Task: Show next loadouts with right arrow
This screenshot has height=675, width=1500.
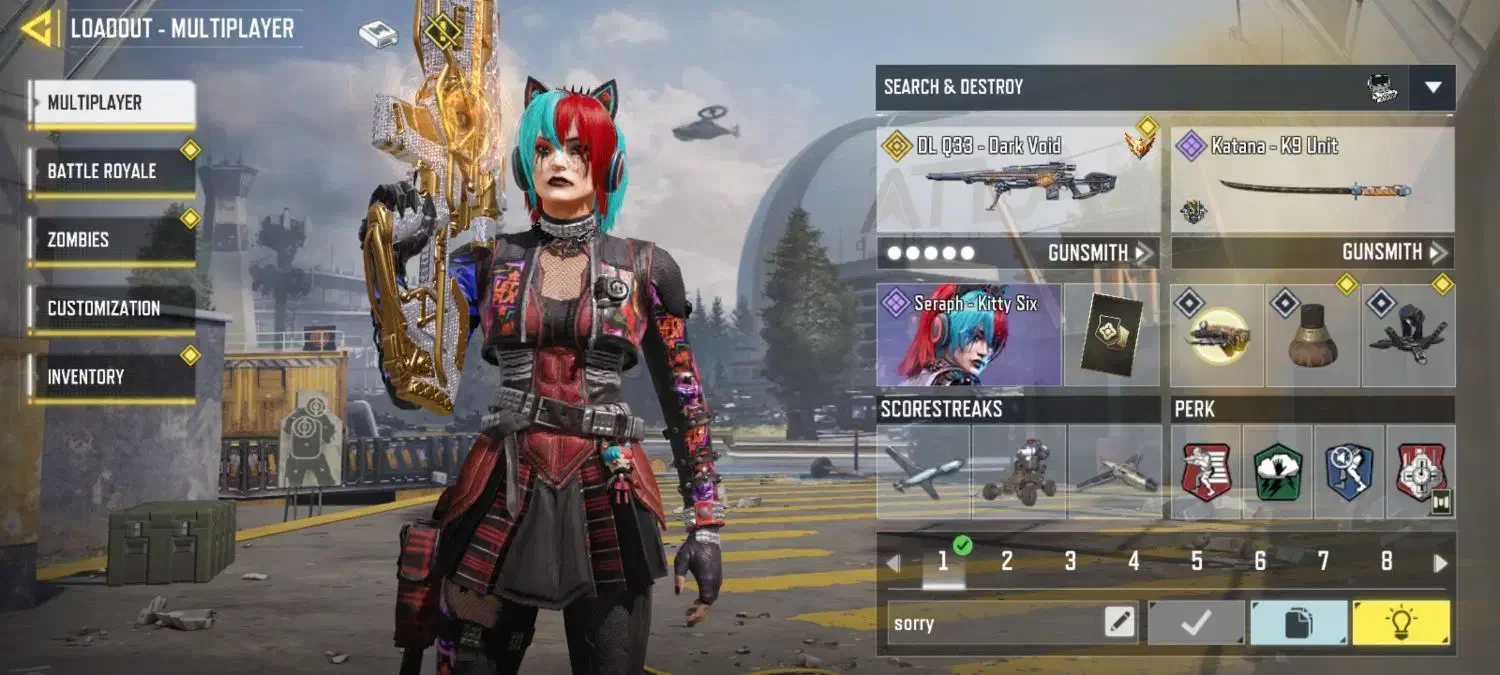Action: [x=1440, y=563]
